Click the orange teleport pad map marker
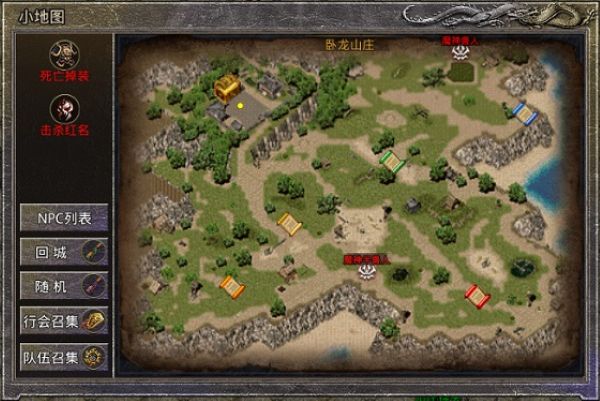This screenshot has height=401, width=600. [231, 287]
